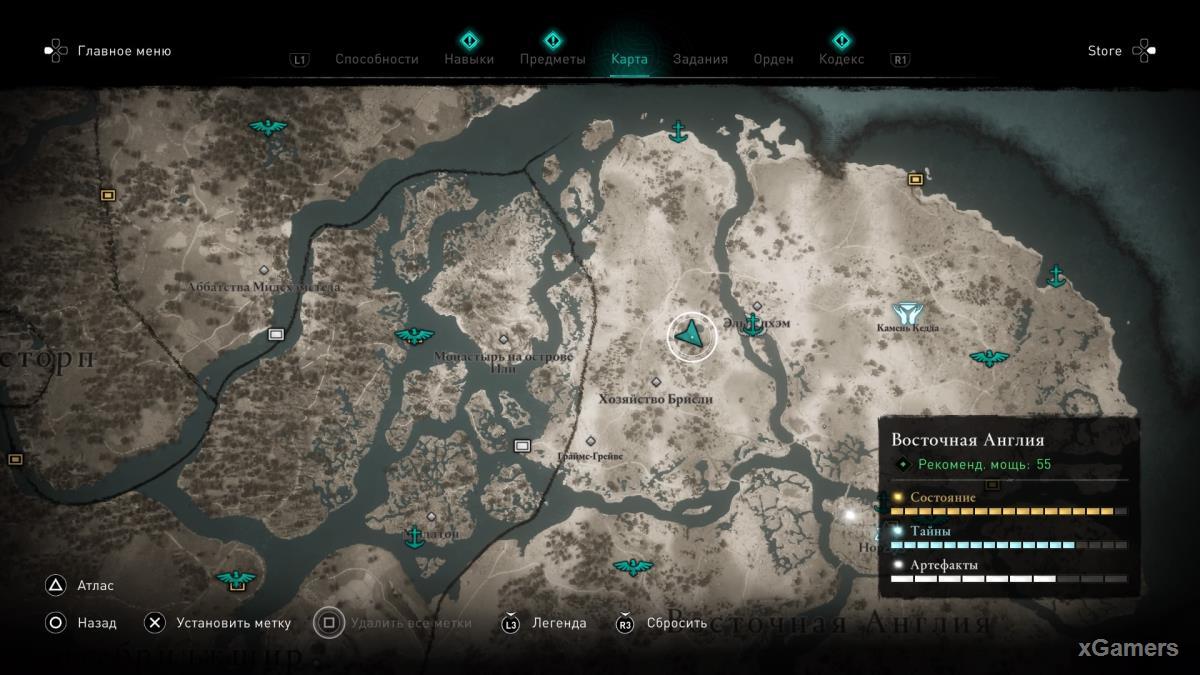
Task: Select the Камень Кедда map marker
Action: [908, 313]
